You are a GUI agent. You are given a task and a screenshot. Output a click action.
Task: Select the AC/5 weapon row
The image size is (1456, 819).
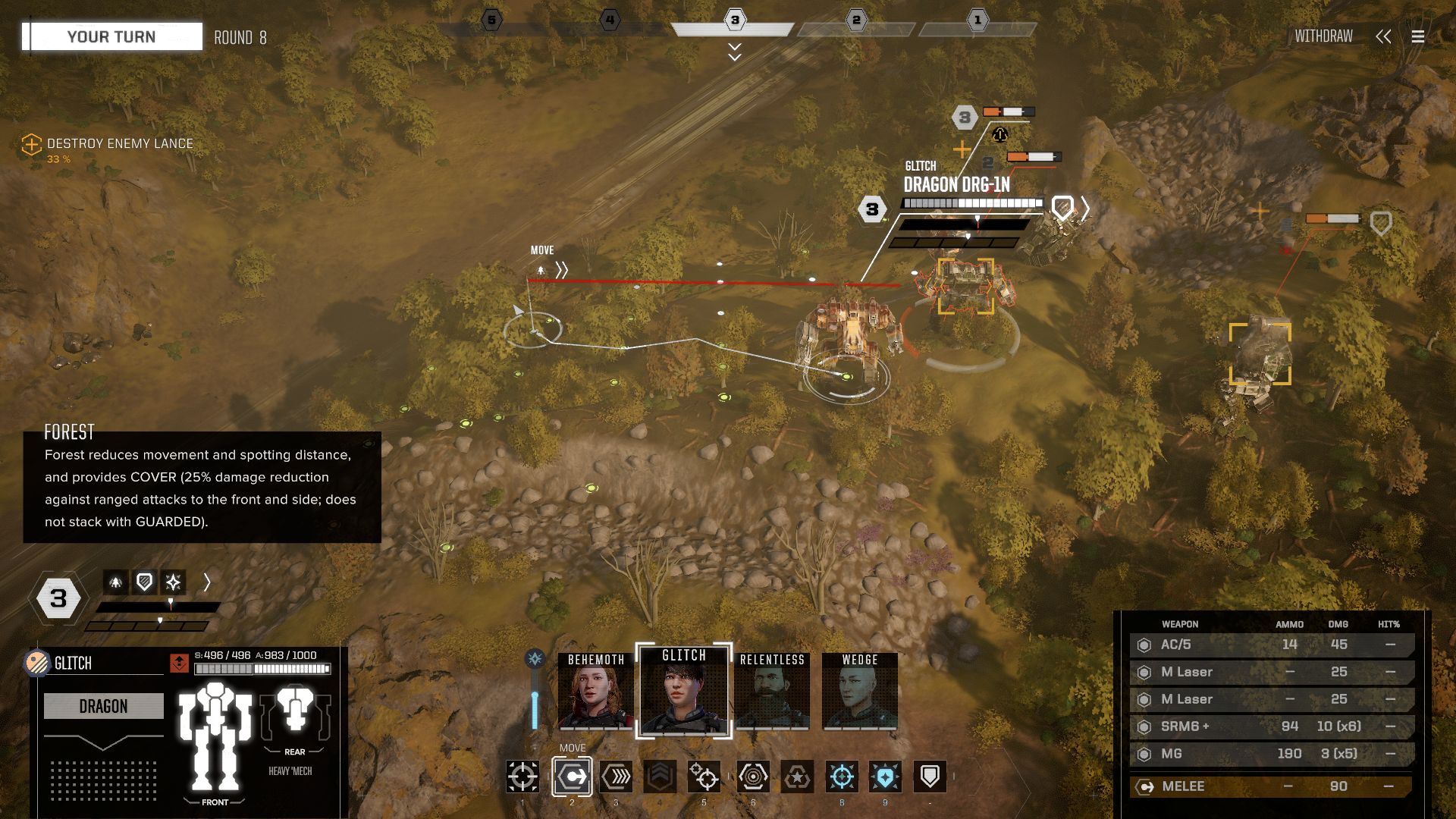(1271, 645)
